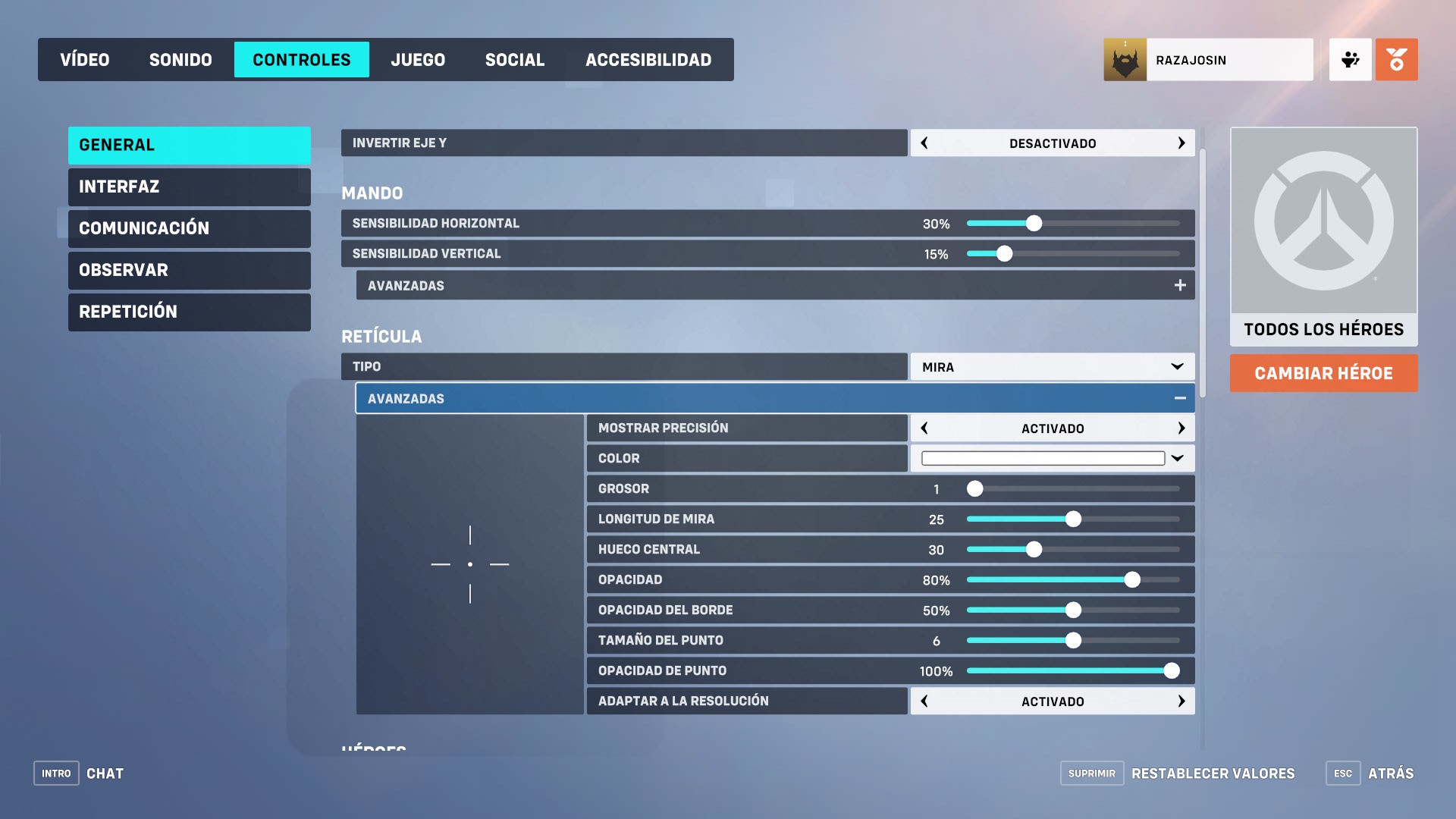
Task: Click the Opacidad slider handle
Action: pos(1132,579)
